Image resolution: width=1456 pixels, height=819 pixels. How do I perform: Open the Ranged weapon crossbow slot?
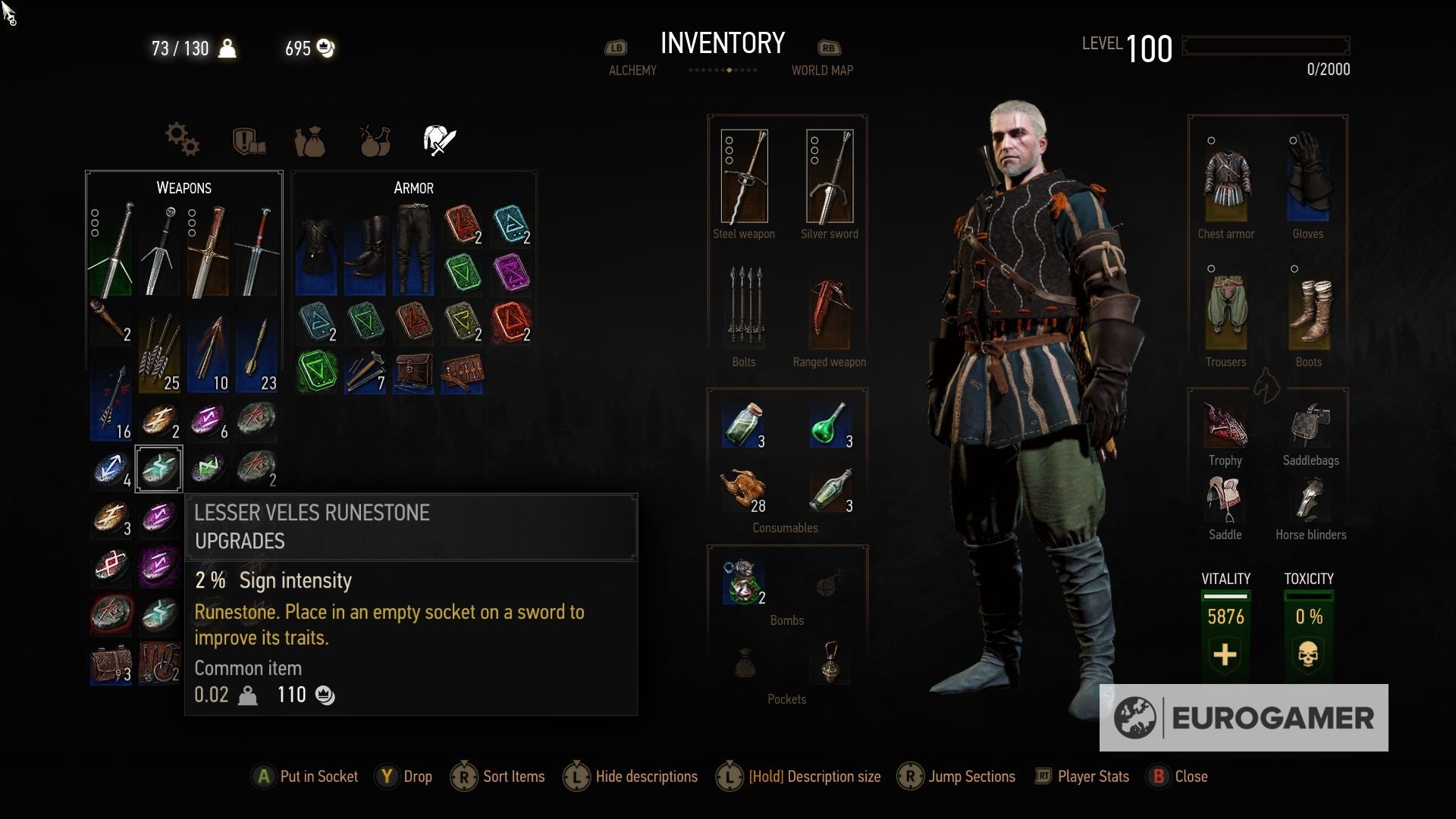pyautogui.click(x=828, y=312)
